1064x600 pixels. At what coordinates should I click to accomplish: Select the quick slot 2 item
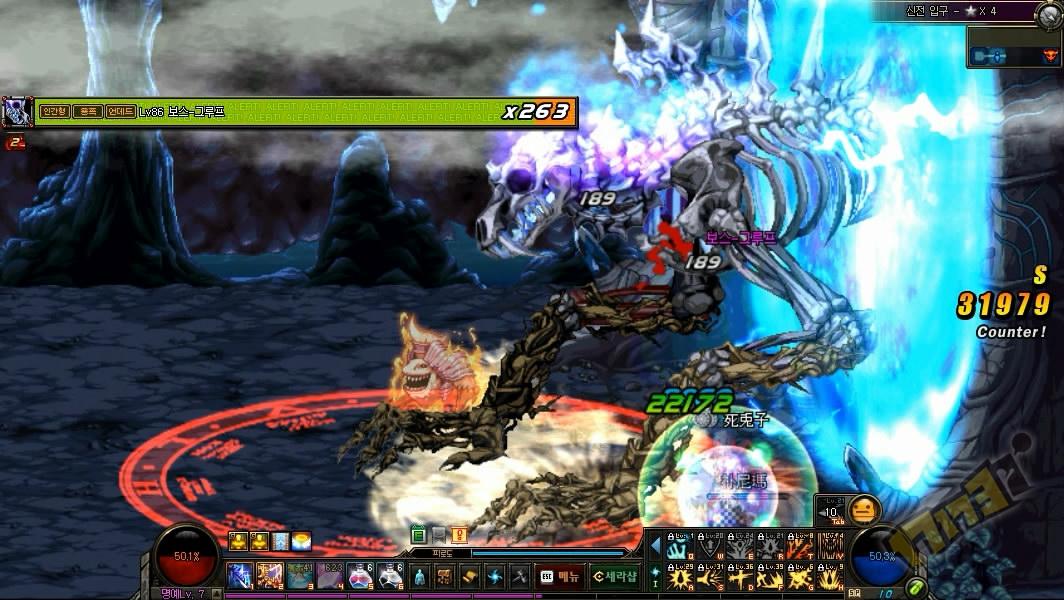click(x=269, y=576)
